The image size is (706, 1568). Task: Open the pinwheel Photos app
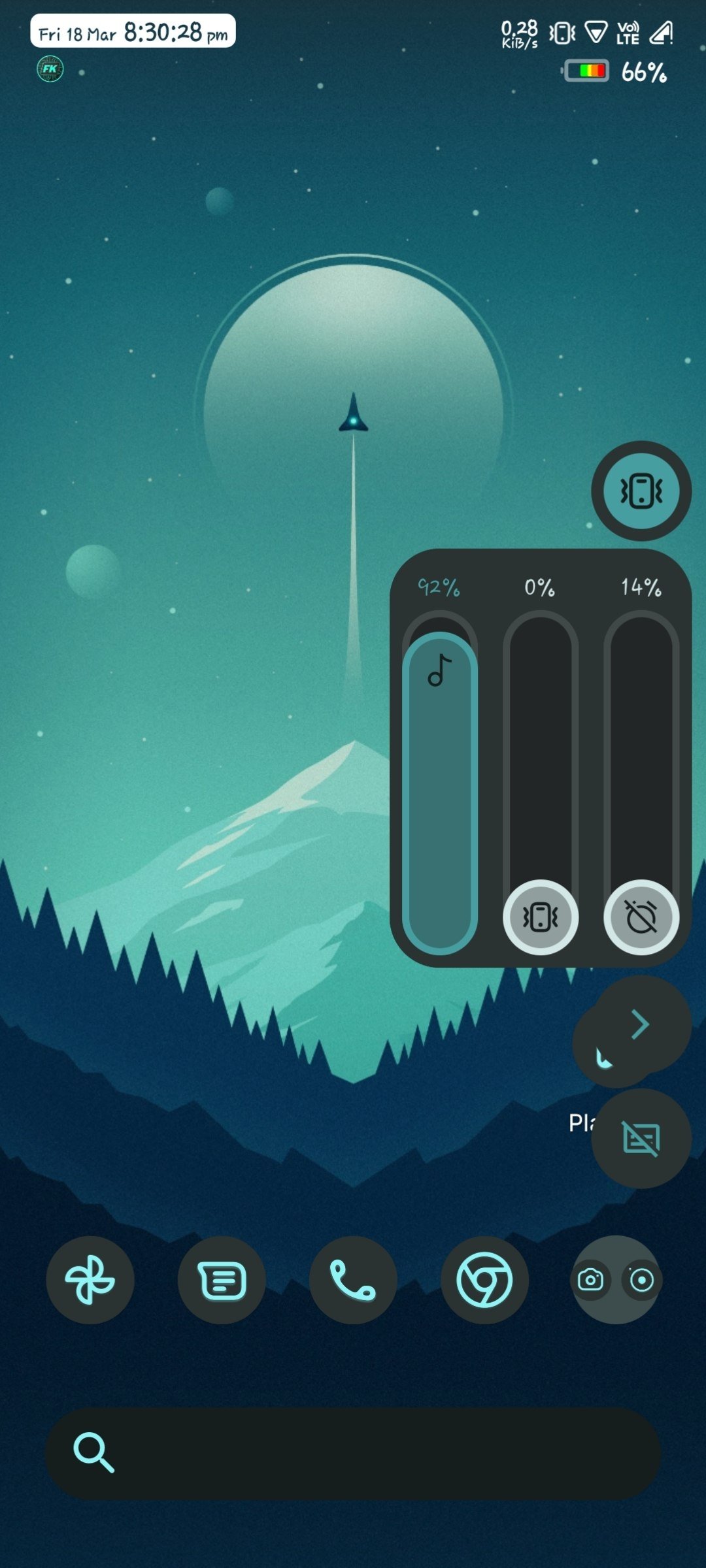(90, 1280)
